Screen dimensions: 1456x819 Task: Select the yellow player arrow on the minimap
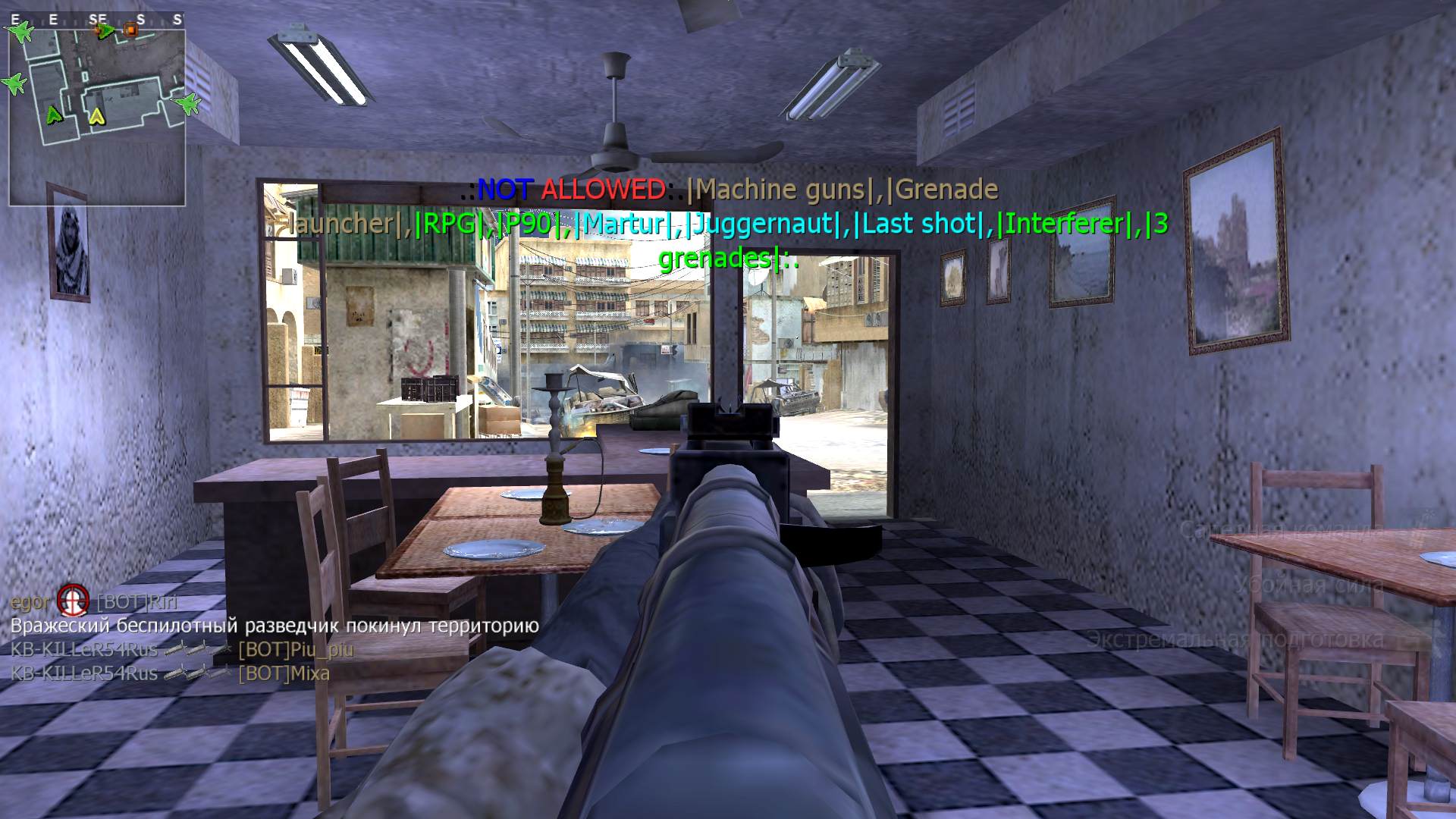(96, 116)
